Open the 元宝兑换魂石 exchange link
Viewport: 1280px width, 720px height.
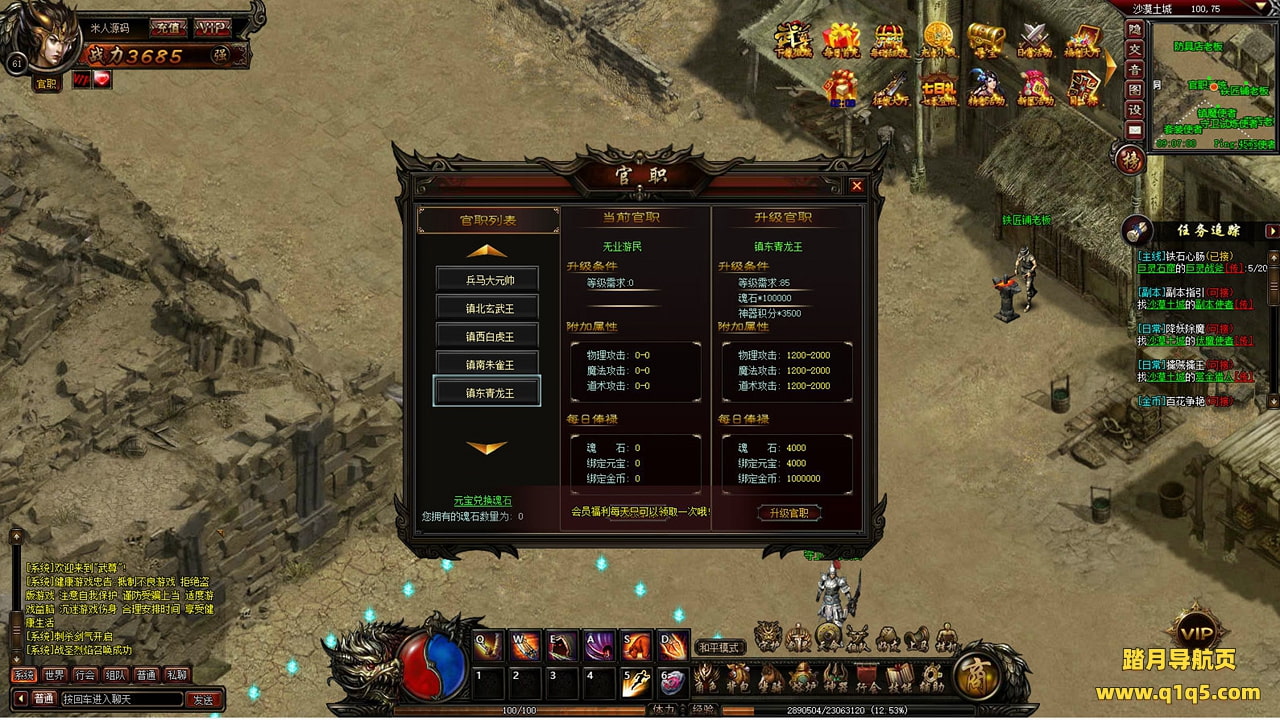[483, 500]
